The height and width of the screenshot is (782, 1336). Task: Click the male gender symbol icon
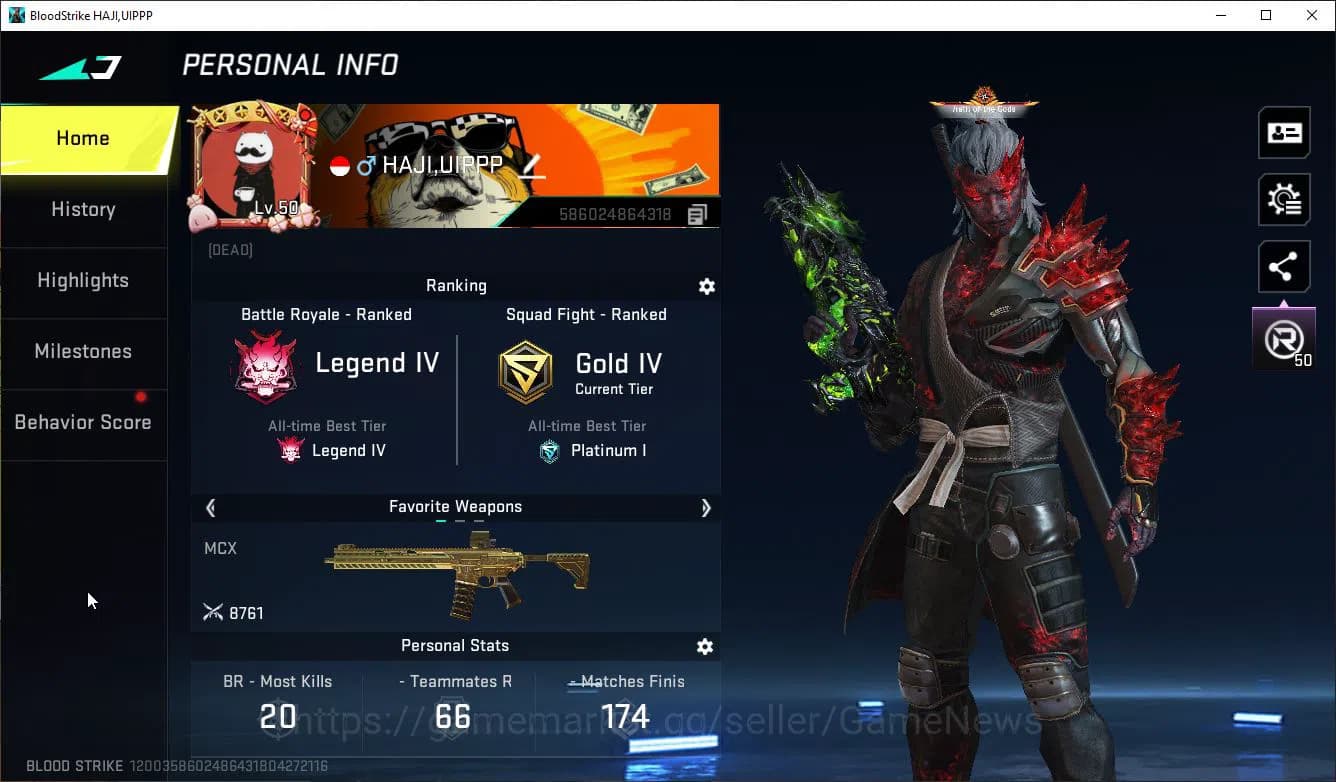[x=368, y=166]
